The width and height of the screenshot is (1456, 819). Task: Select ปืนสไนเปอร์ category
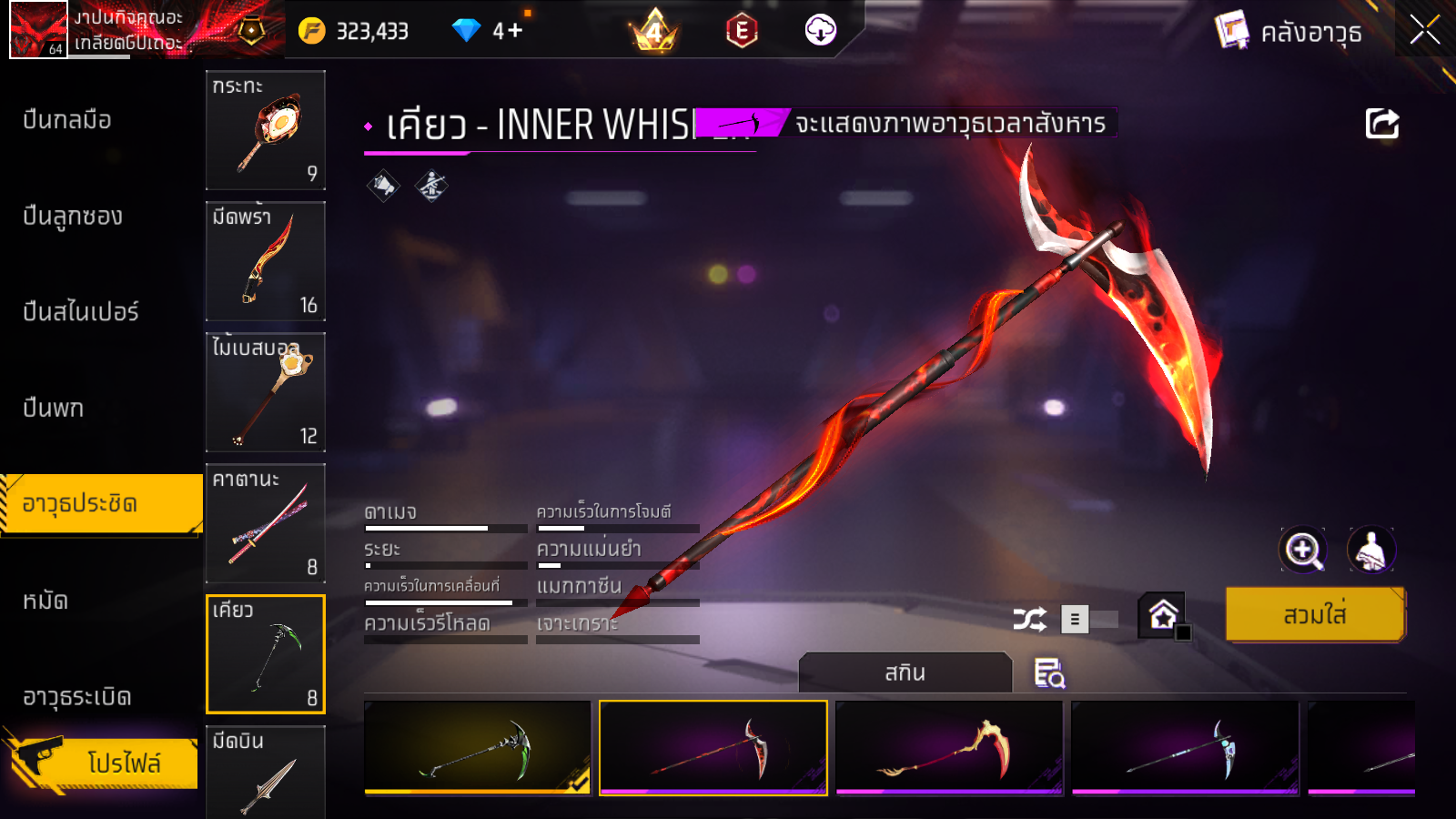[x=81, y=312]
